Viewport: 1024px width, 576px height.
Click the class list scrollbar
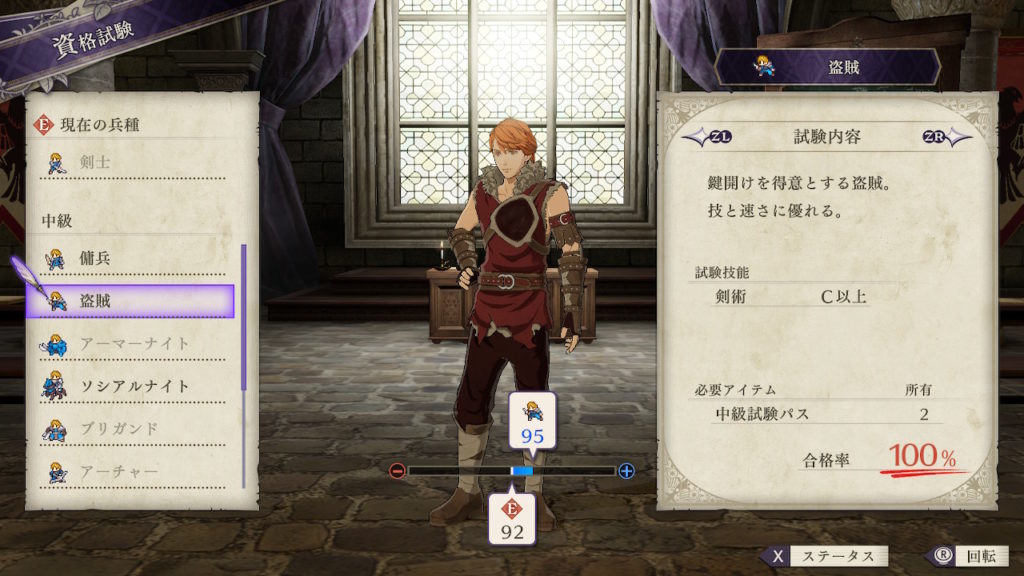coord(244,320)
